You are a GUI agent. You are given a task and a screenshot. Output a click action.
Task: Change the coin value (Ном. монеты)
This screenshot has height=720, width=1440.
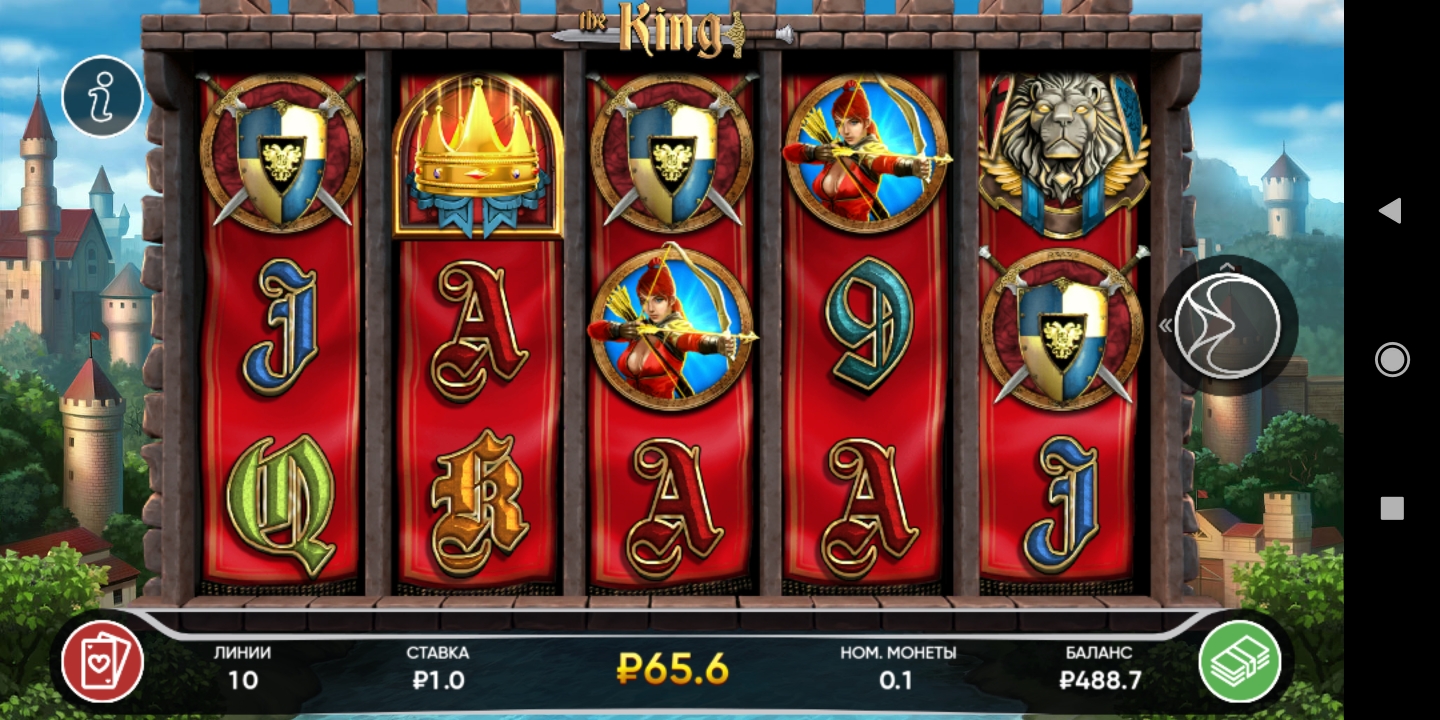point(897,667)
